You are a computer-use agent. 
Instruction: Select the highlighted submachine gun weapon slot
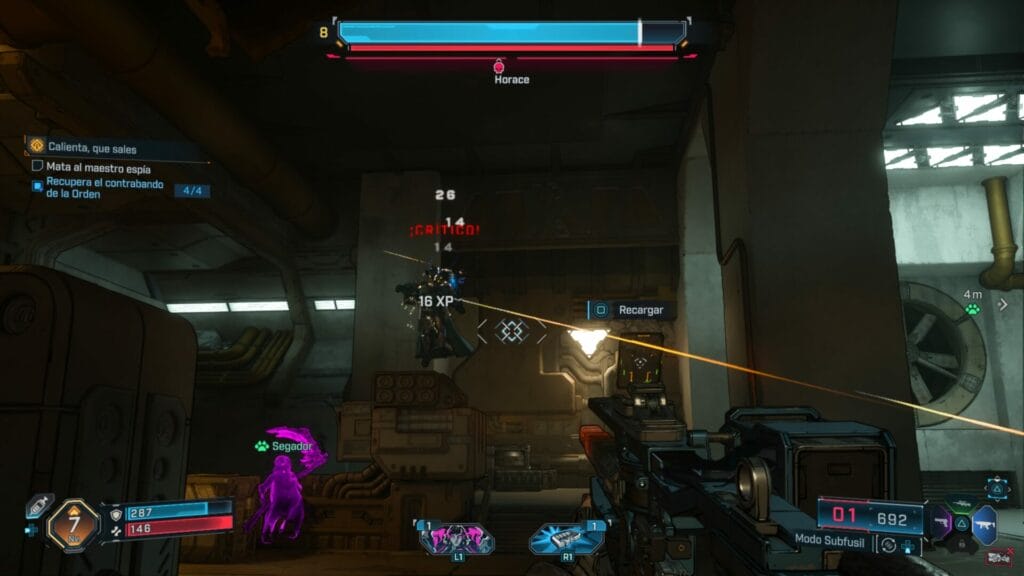click(984, 523)
